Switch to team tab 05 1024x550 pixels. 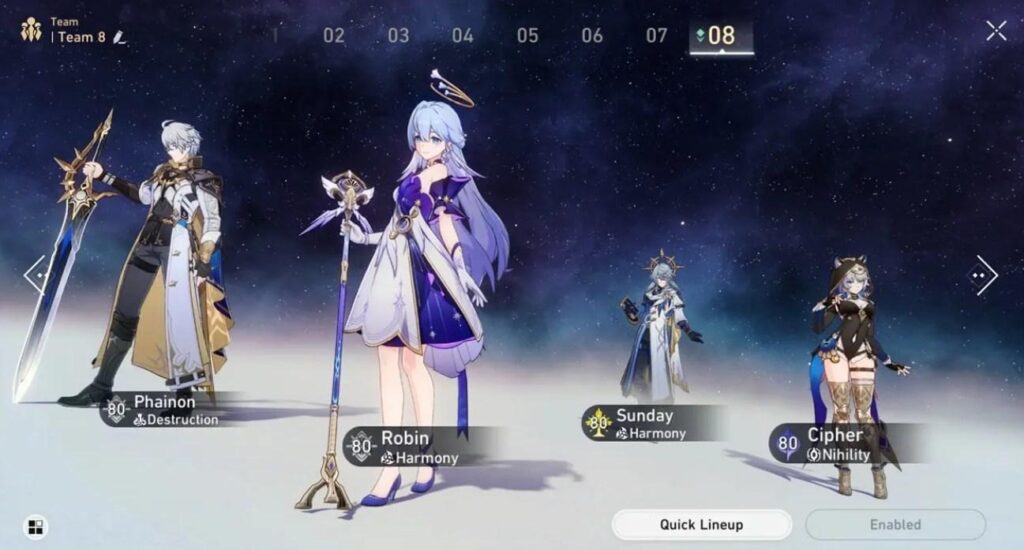(x=527, y=36)
